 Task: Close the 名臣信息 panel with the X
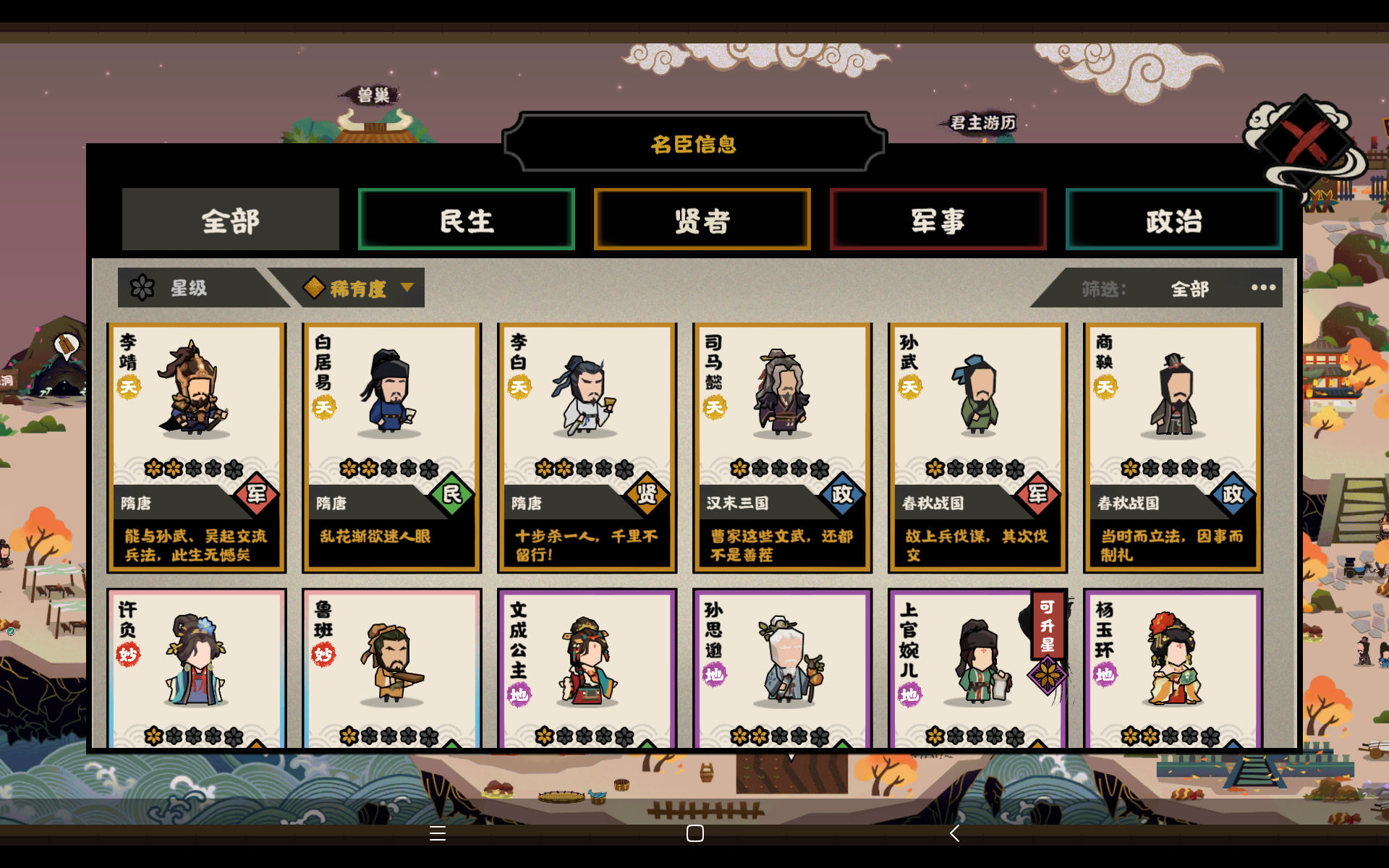pos(1302,142)
